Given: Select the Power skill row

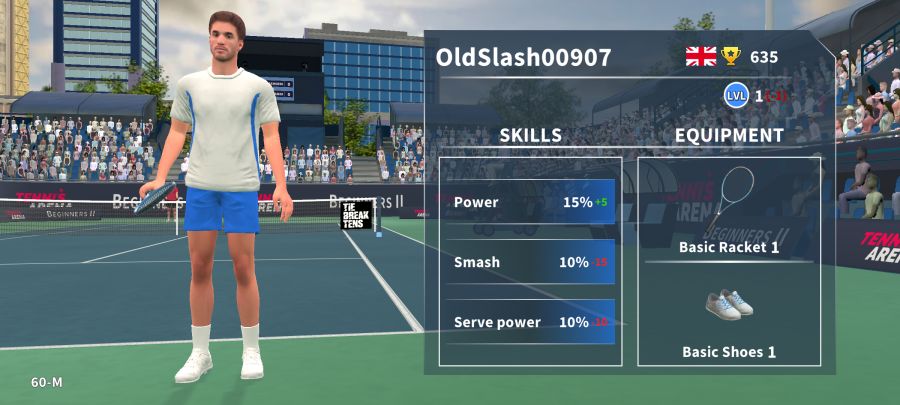Looking at the screenshot, I should 530,202.
